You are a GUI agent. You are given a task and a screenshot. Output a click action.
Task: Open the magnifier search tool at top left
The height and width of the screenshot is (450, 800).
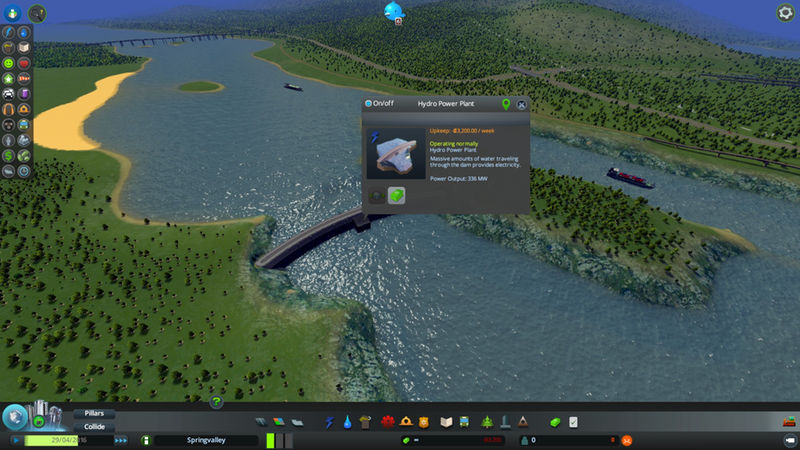tap(37, 12)
